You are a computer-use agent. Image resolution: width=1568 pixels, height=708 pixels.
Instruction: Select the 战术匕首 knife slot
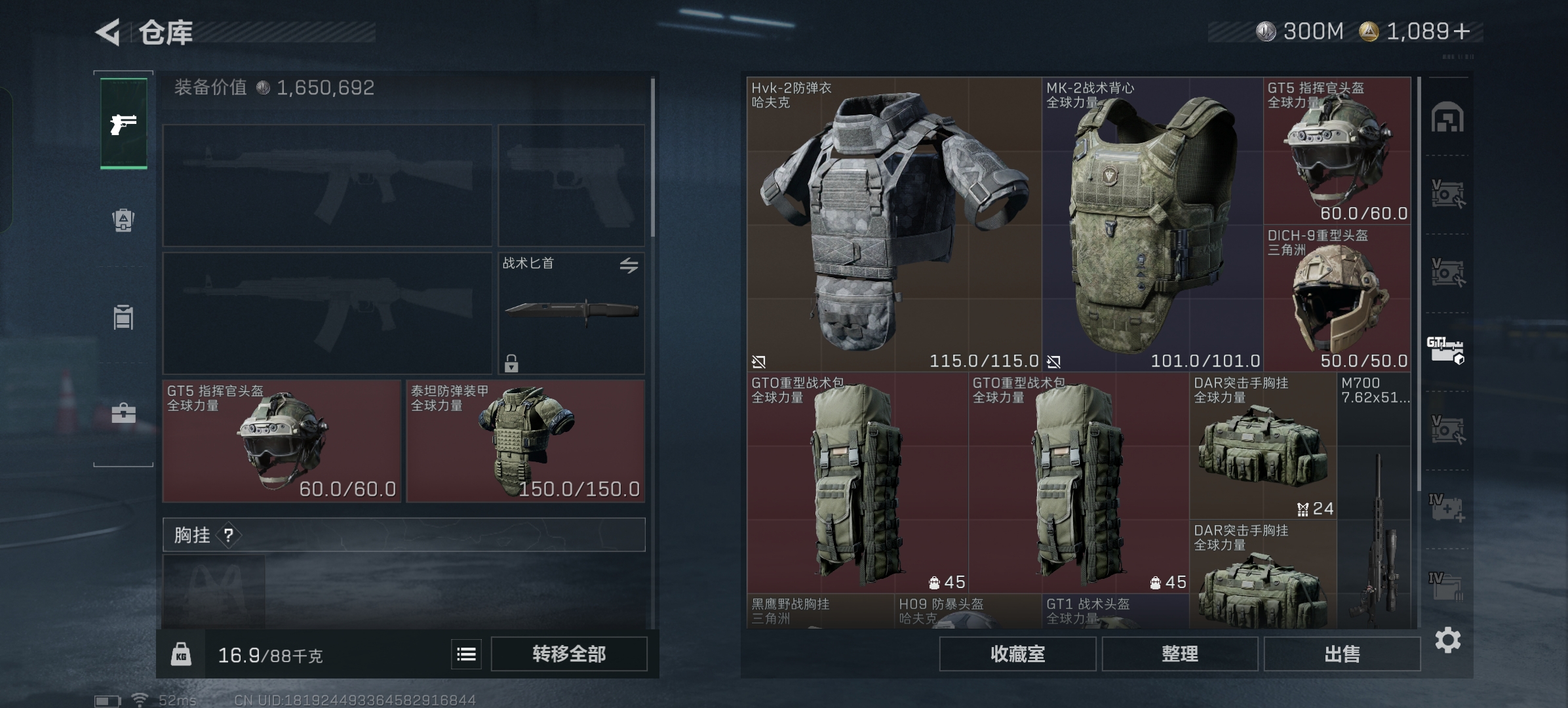(570, 313)
